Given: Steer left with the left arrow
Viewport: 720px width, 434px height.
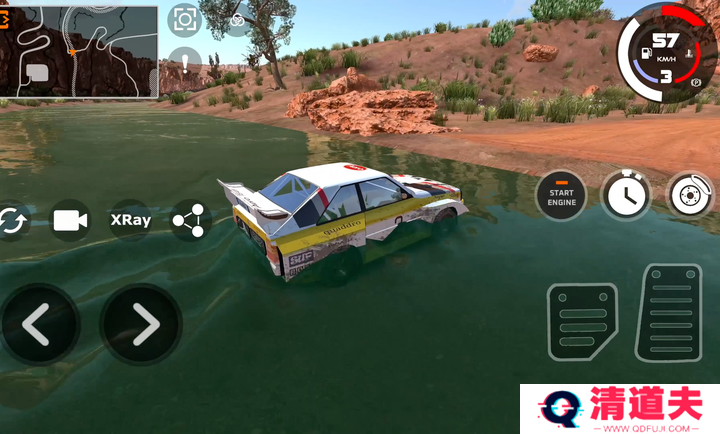Looking at the screenshot, I should pos(38,323).
